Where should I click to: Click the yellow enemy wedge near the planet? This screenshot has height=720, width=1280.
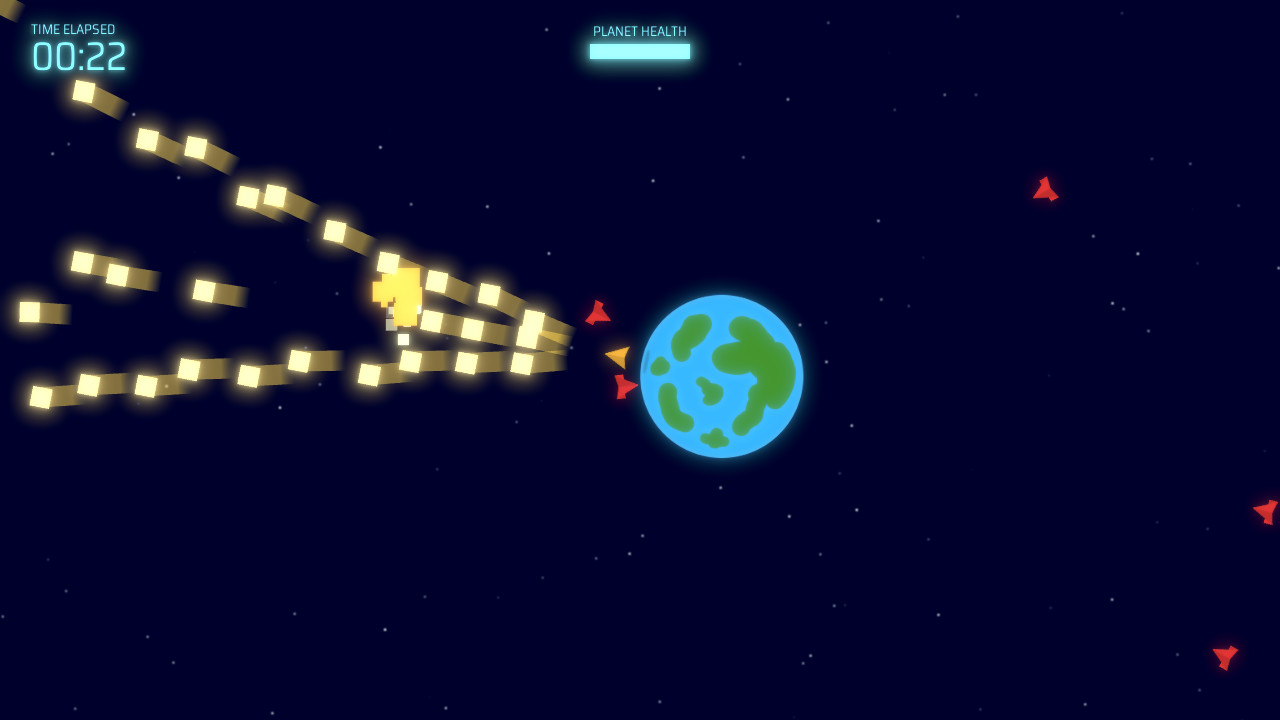coord(617,354)
